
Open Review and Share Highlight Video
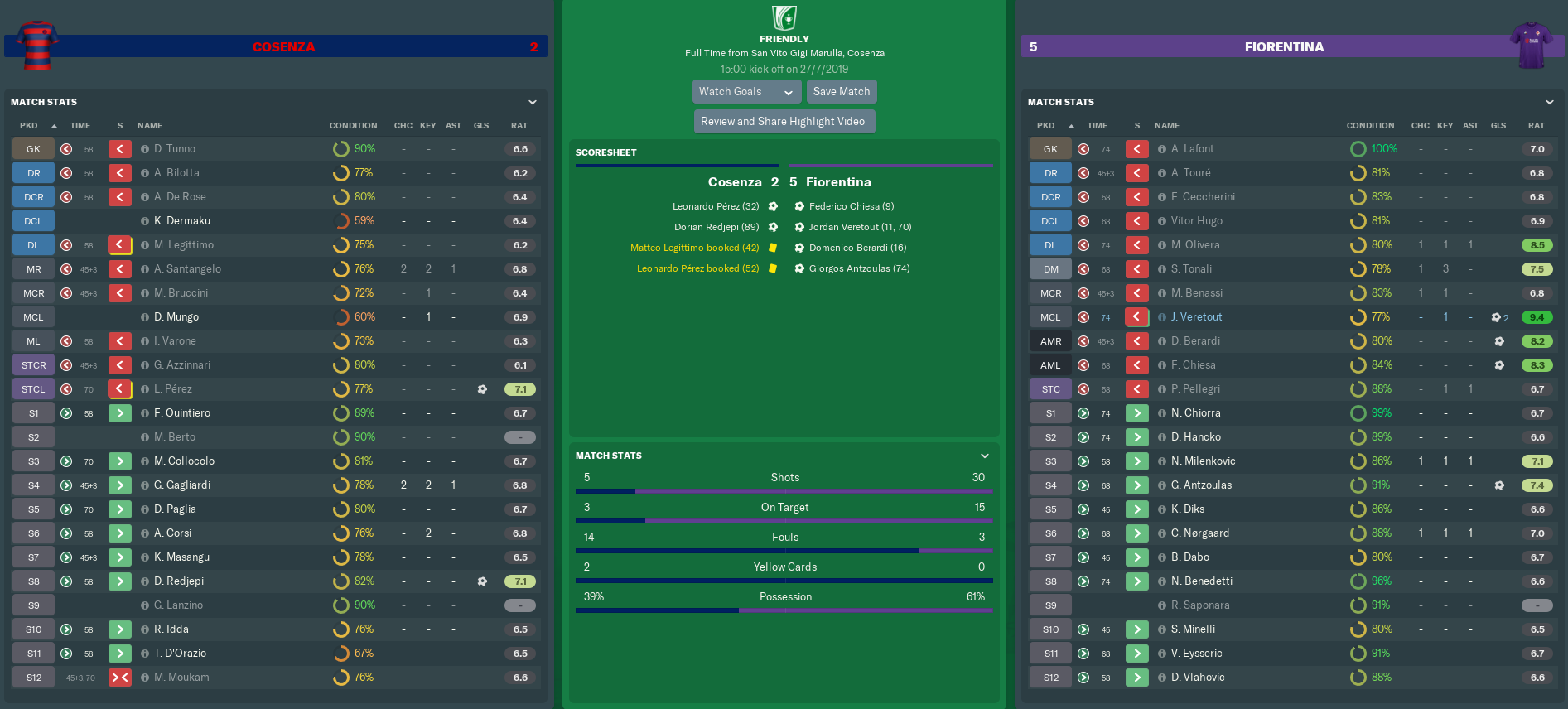pos(783,122)
